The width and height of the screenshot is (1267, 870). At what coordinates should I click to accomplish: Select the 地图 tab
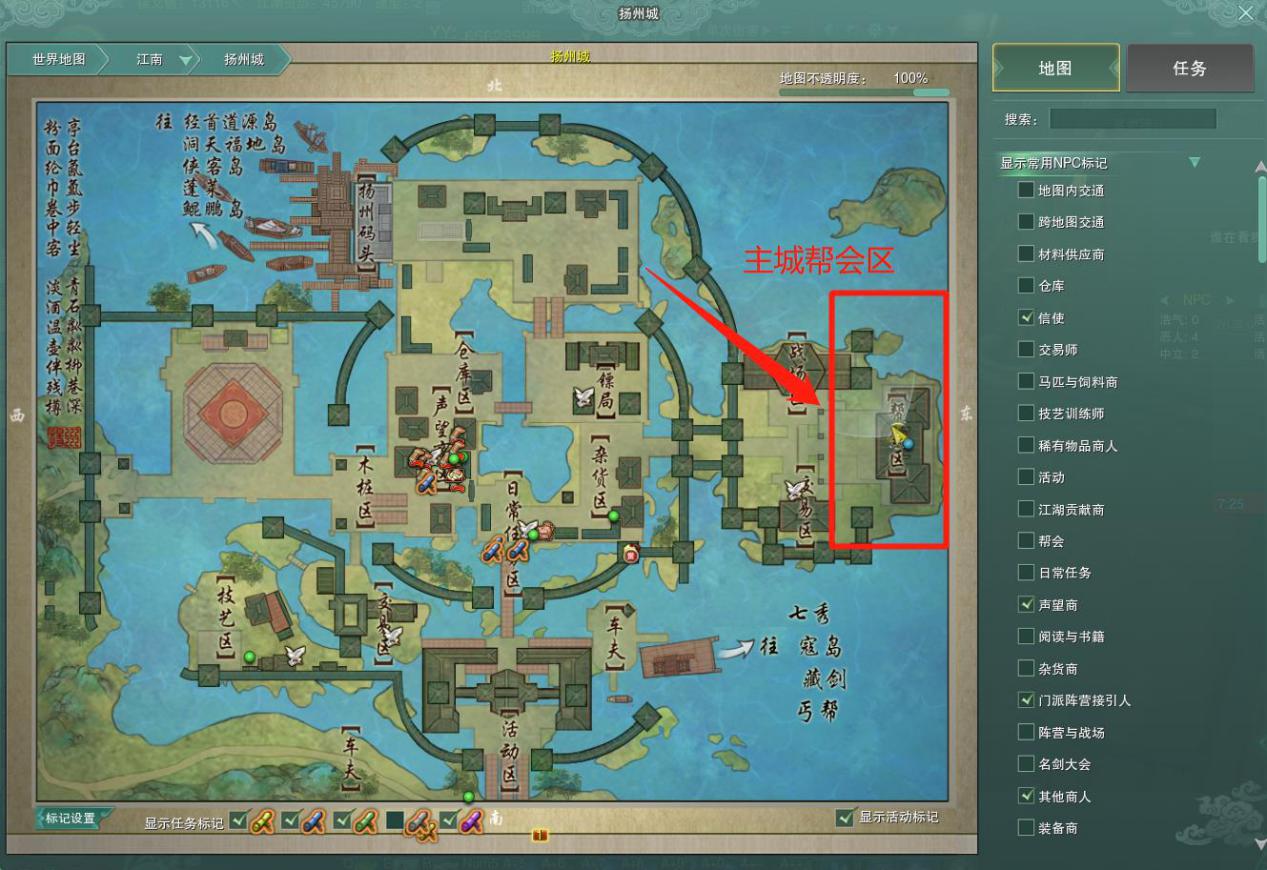[x=1055, y=68]
